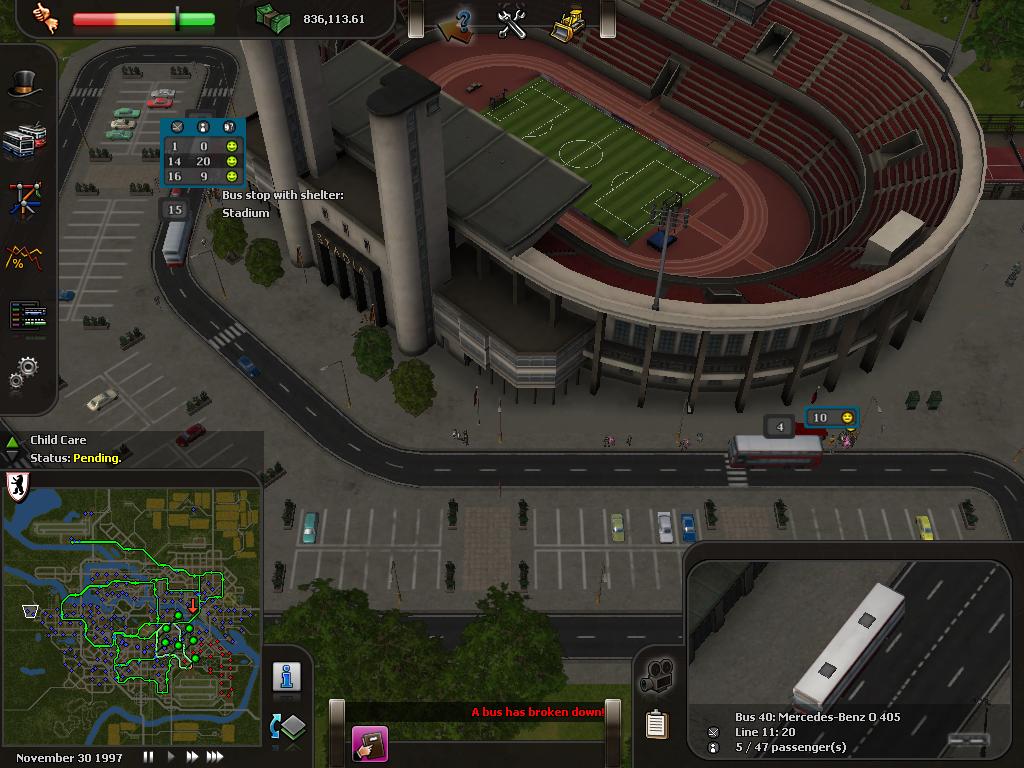
Task: Open the wrench and screwdriver tools
Action: coord(512,22)
